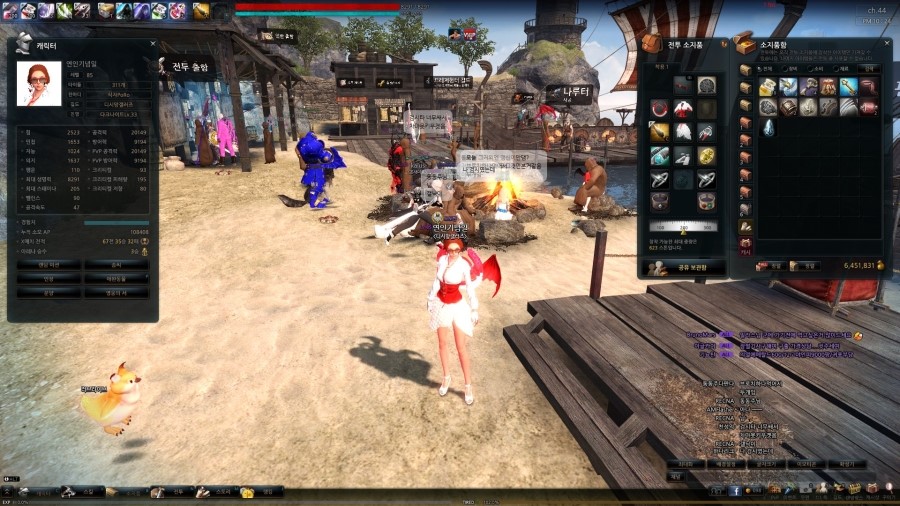Select the first treasure chest bag tab
This screenshot has width=900, height=506.
pos(745,70)
